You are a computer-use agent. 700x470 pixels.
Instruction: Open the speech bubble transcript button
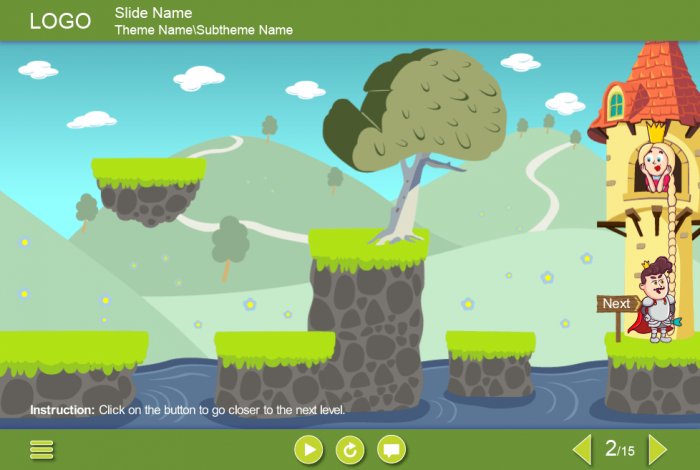(x=392, y=450)
